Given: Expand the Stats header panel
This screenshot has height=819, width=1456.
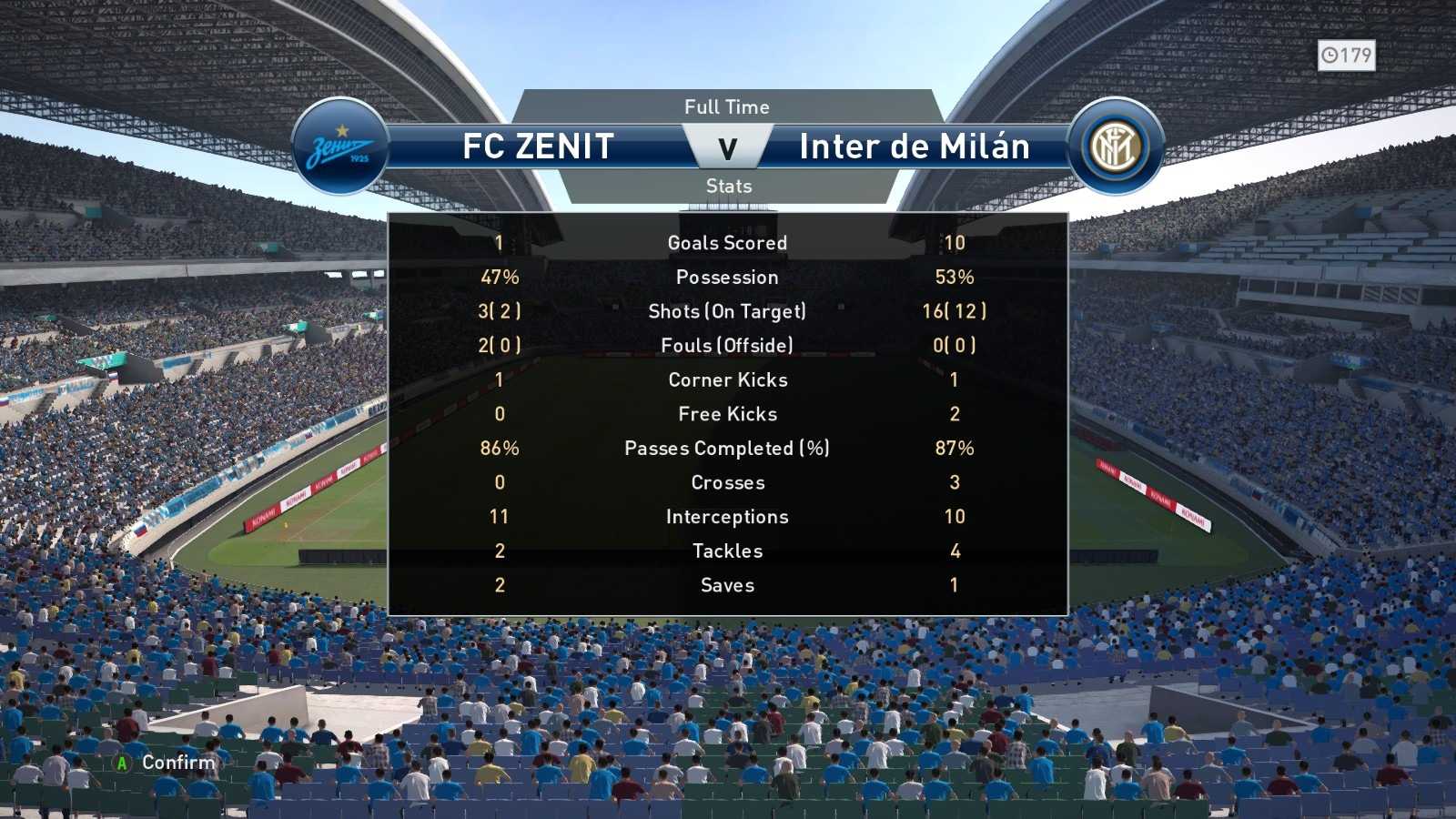Looking at the screenshot, I should coord(728,187).
